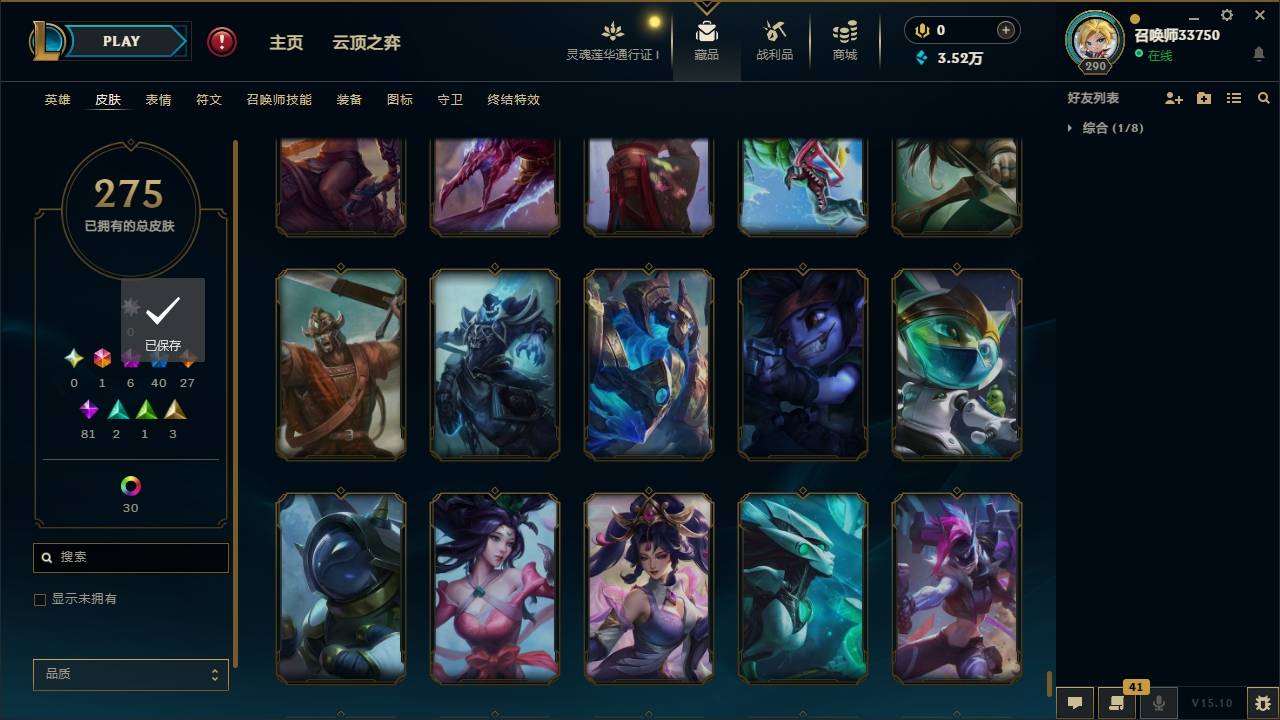
Task: Click the add friend icon
Action: pos(1174,97)
